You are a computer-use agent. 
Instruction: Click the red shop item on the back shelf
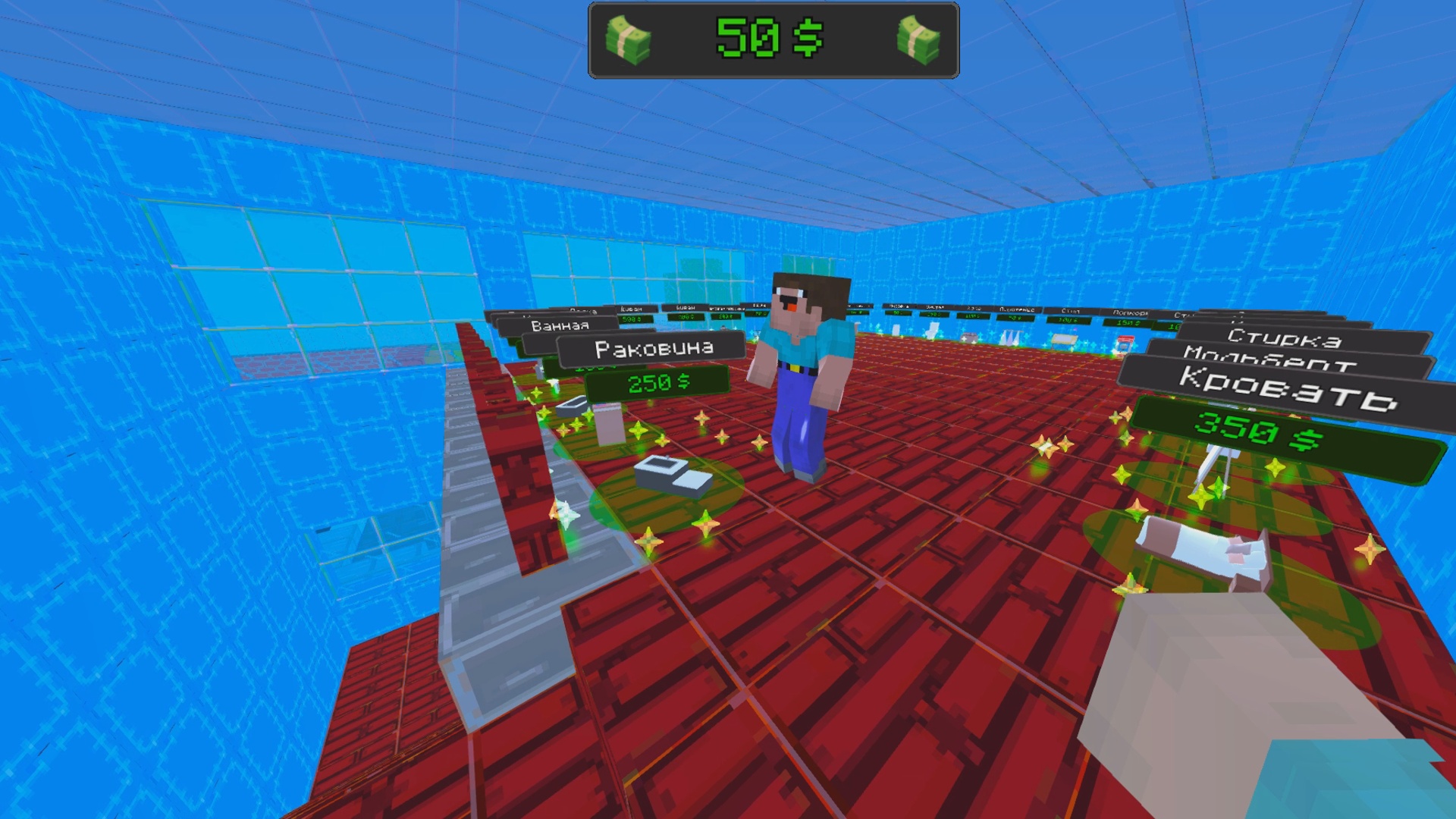point(1127,341)
